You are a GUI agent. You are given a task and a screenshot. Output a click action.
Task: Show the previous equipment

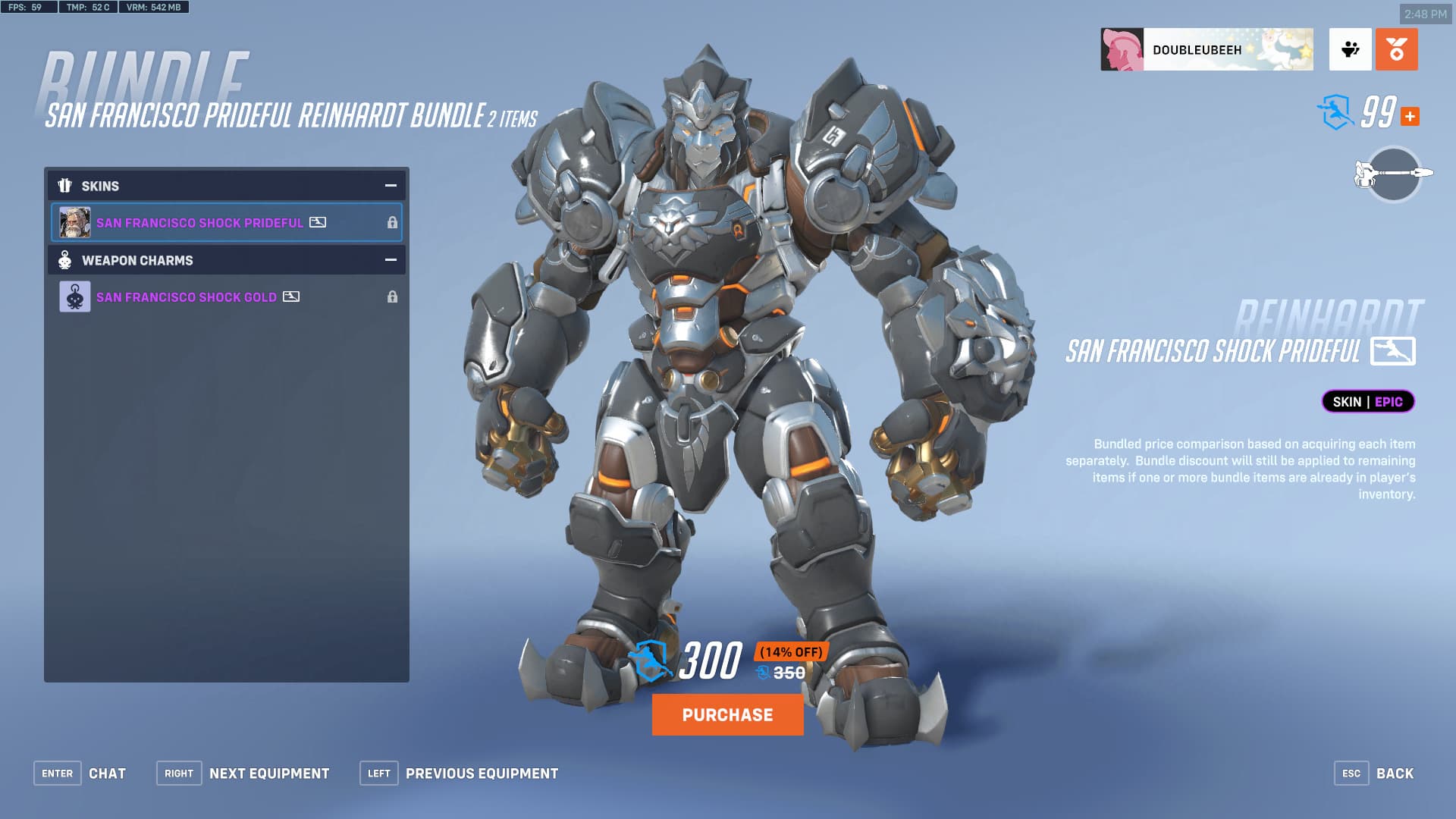[x=460, y=773]
